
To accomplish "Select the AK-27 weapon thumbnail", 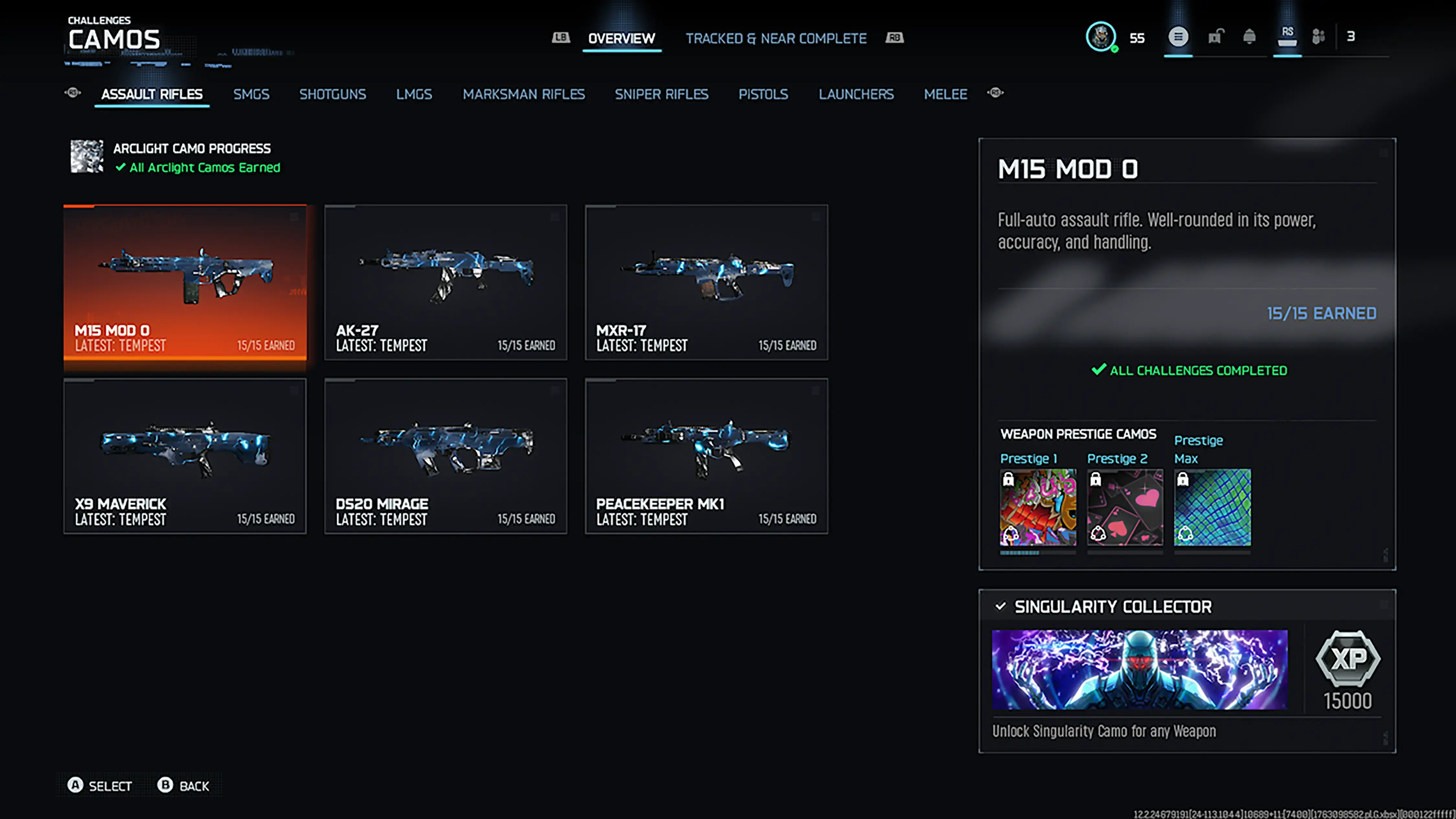I will pos(446,282).
